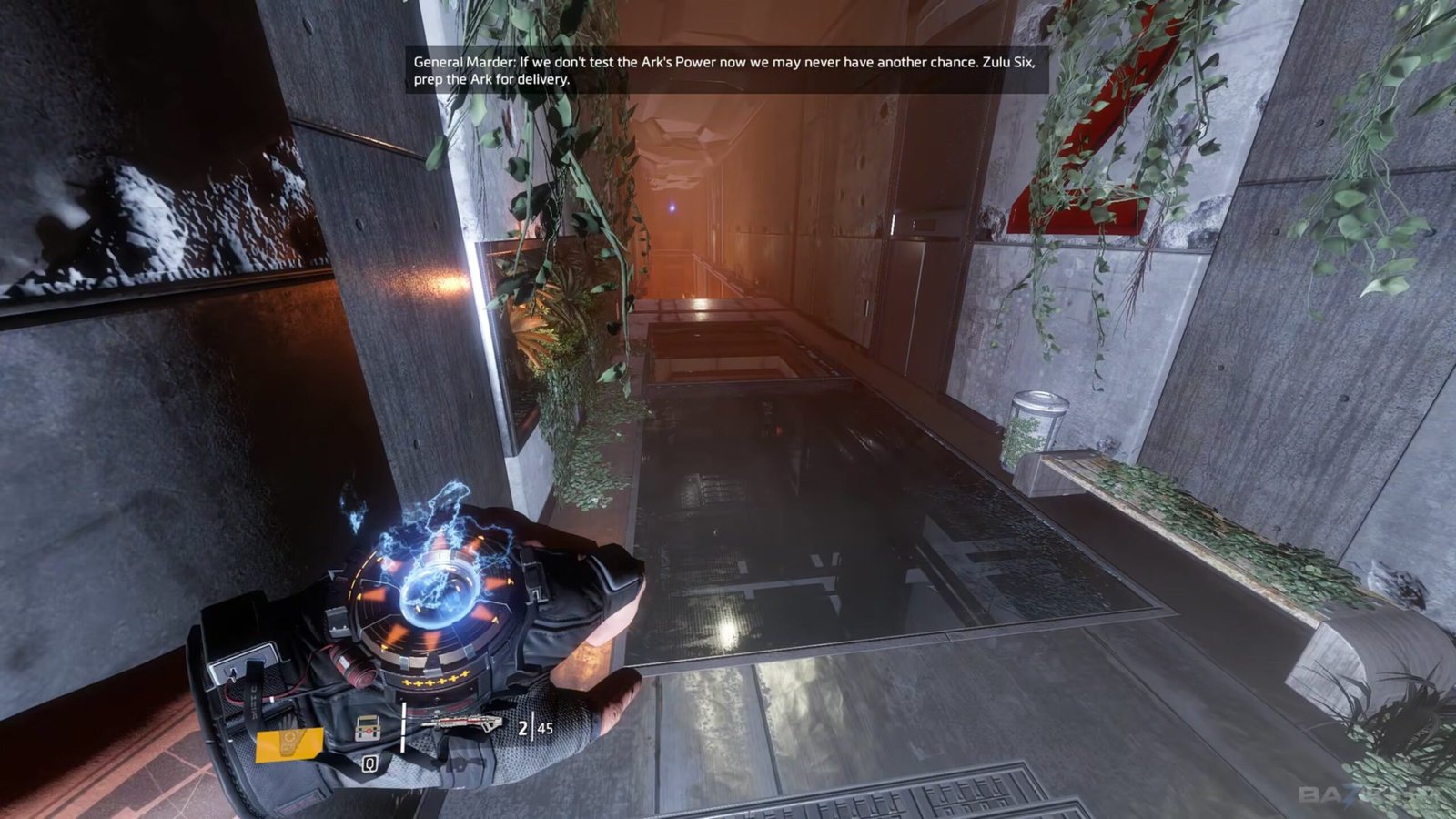
Task: Select the yellow tactical ability icon
Action: coord(288,743)
